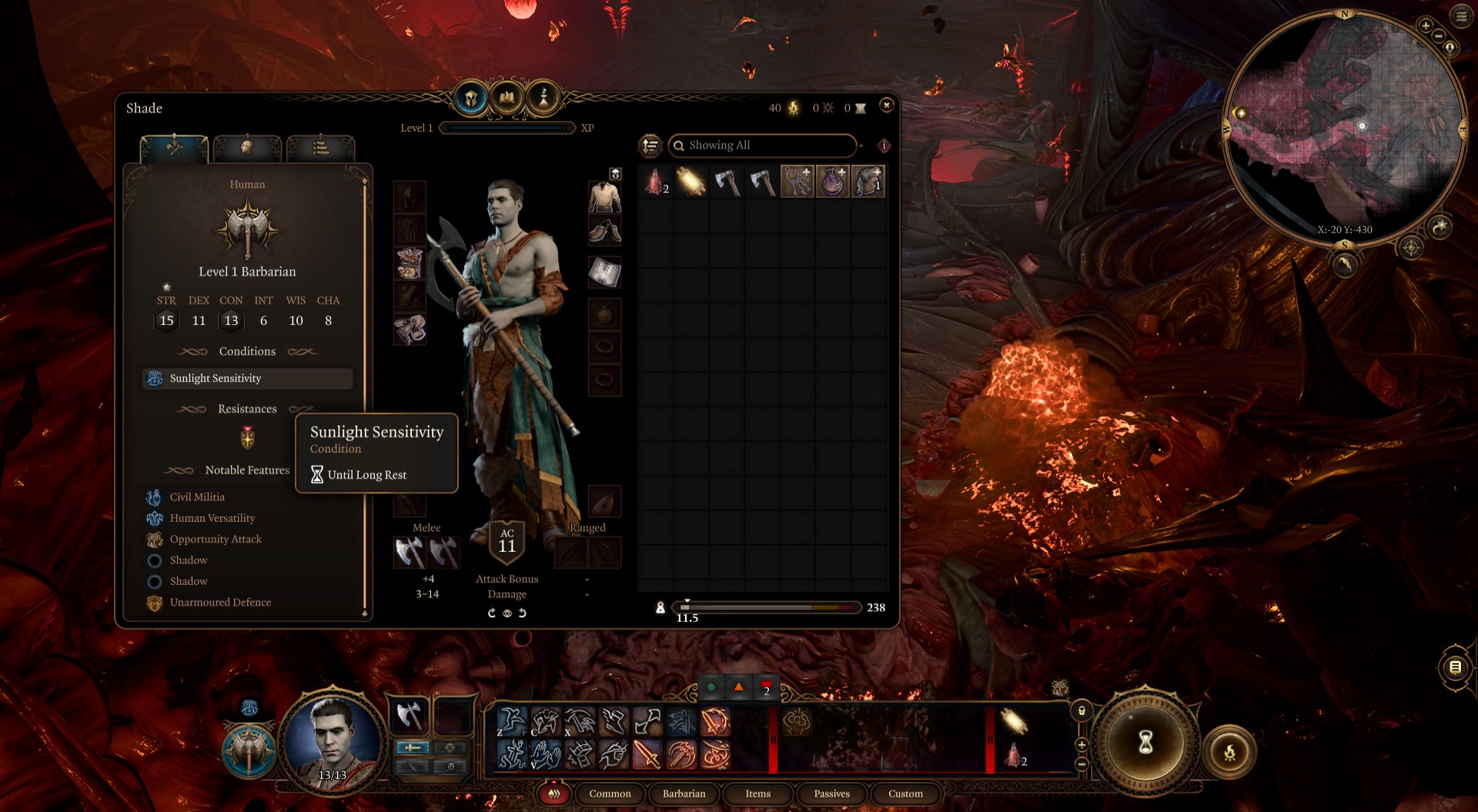Select the scroll item in inventory
The height and width of the screenshot is (812, 1478).
691,182
